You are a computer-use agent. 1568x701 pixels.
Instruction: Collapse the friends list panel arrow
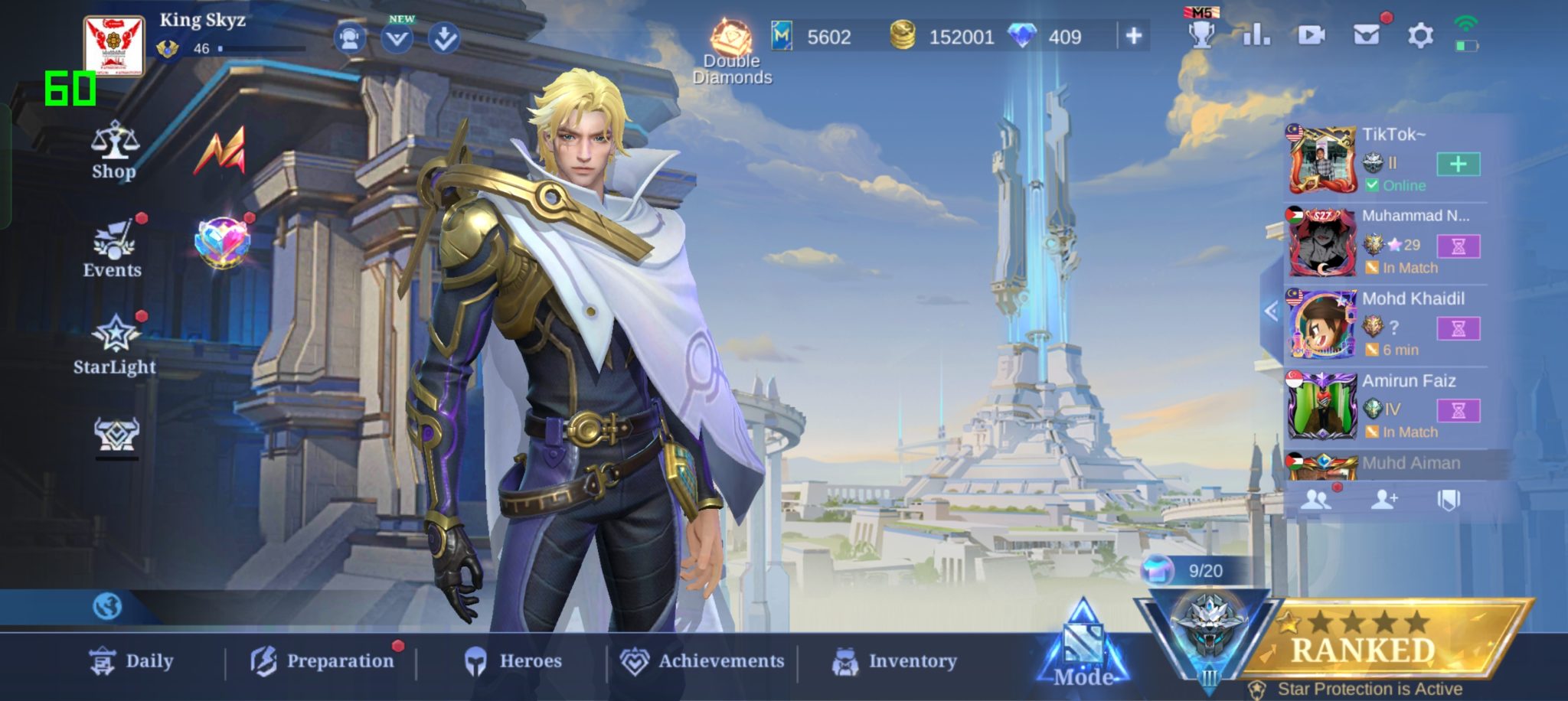[1272, 311]
